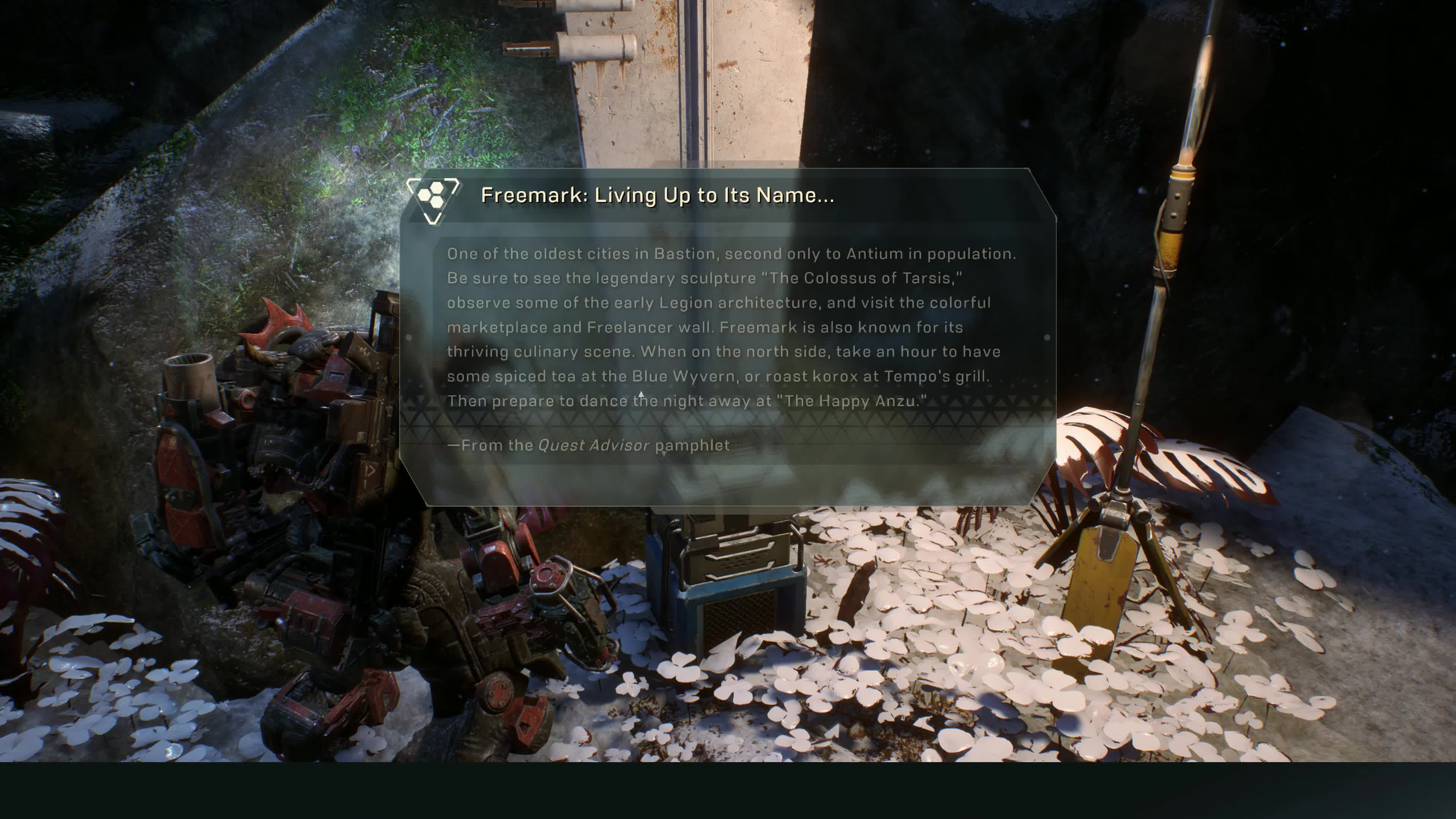Click the small up arrow in the lore text
The image size is (1456, 819).
click(x=641, y=394)
